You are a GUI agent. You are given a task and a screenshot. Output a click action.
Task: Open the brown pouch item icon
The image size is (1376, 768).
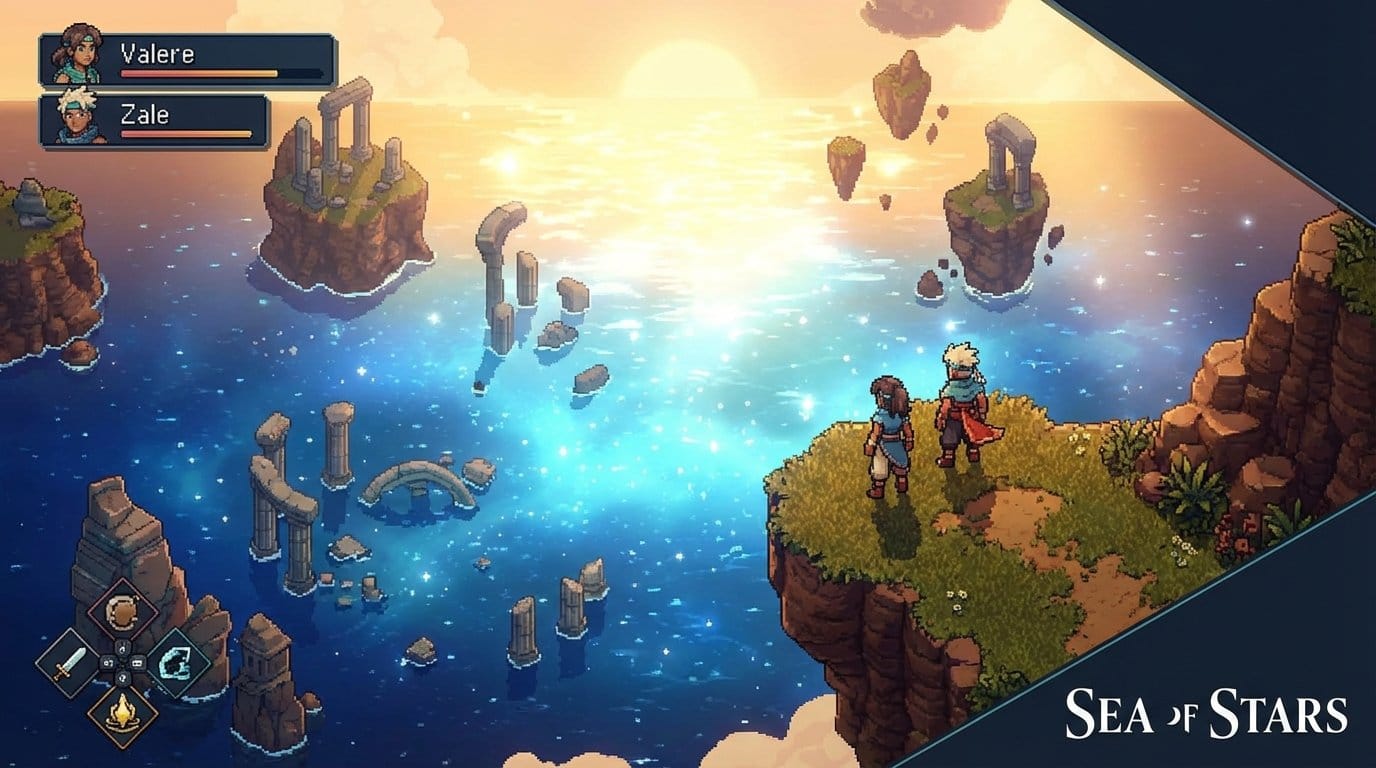pyautogui.click(x=122, y=610)
